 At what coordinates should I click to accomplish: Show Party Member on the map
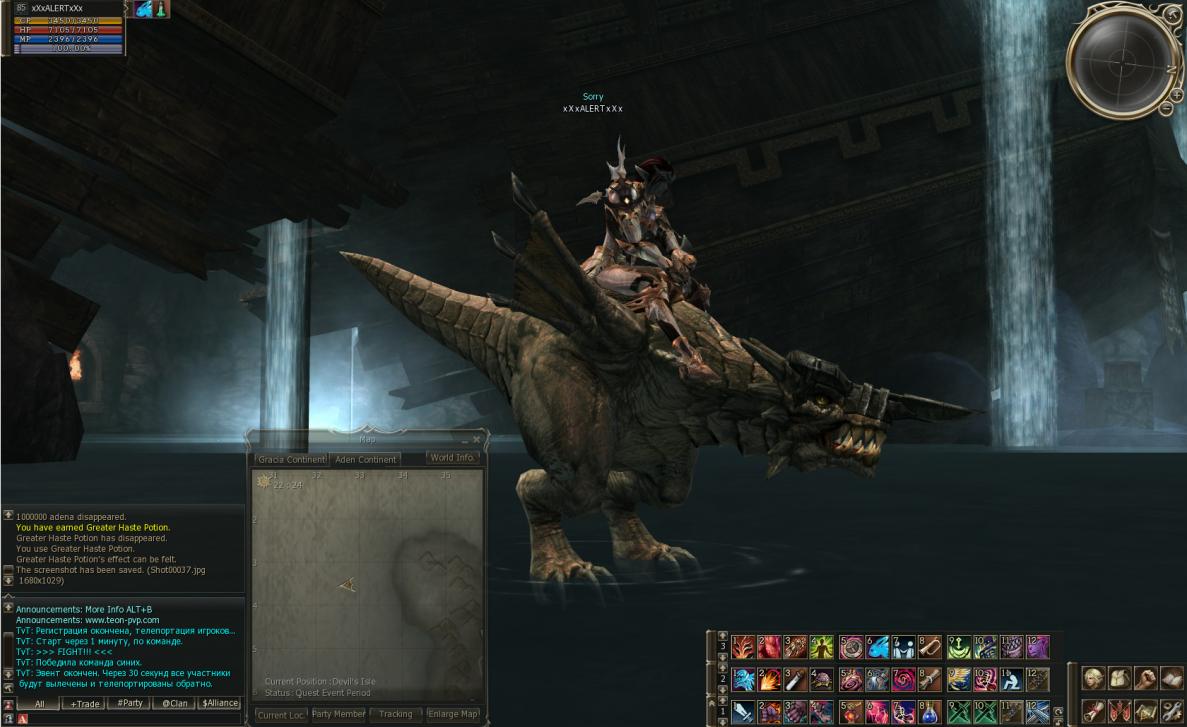[x=338, y=714]
